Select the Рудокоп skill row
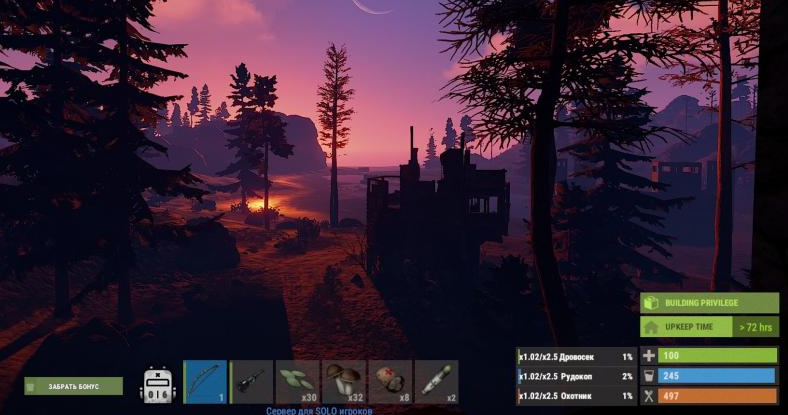The image size is (788, 415). click(x=576, y=376)
